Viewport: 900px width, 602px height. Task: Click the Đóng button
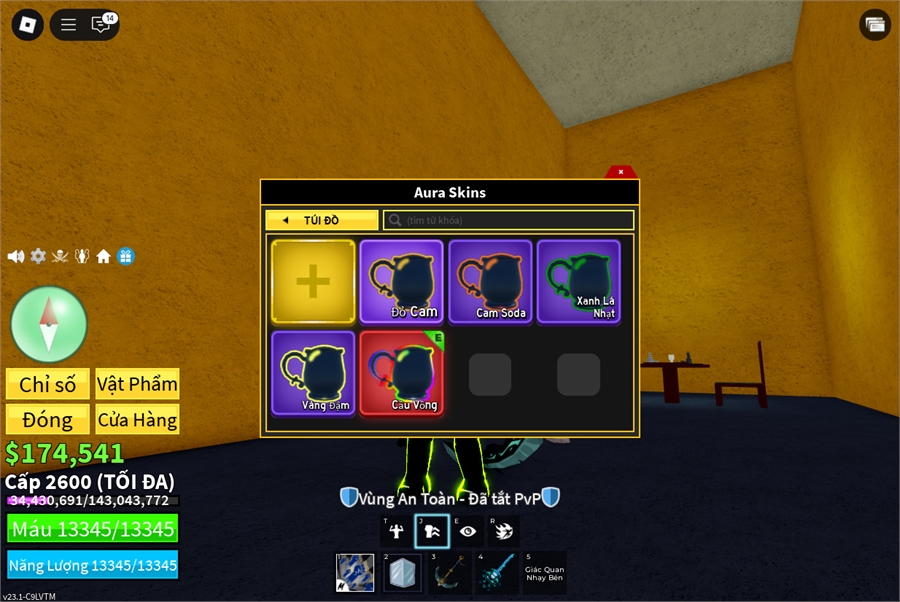48,419
